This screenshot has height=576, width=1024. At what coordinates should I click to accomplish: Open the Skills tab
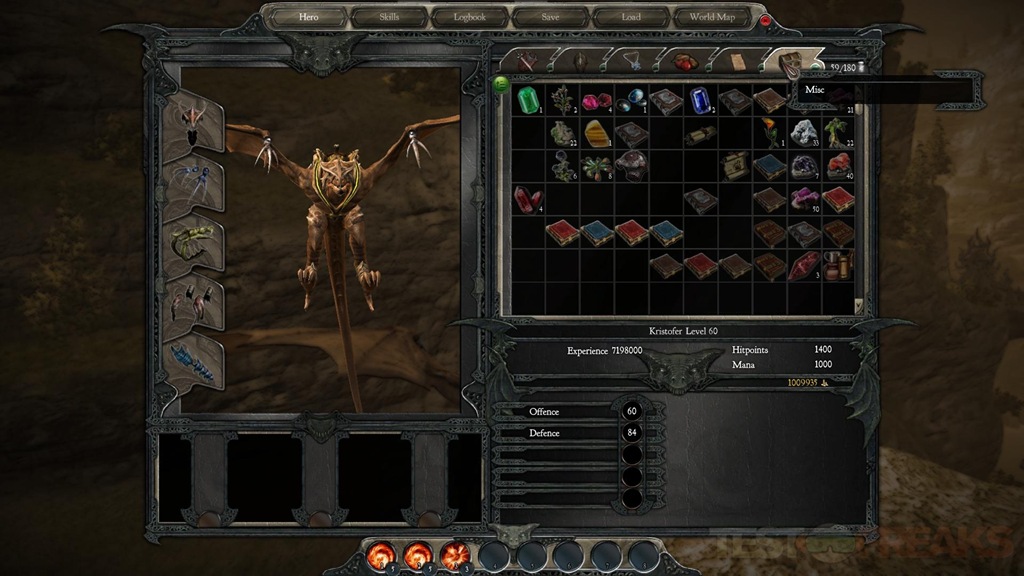click(388, 17)
